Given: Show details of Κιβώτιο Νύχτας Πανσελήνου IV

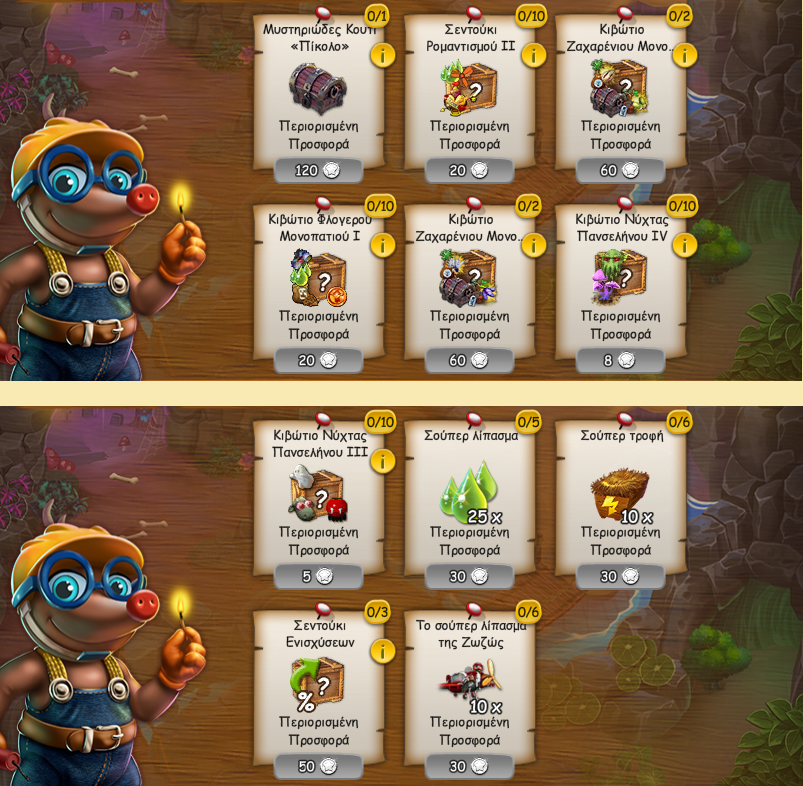Looking at the screenshot, I should tap(684, 245).
